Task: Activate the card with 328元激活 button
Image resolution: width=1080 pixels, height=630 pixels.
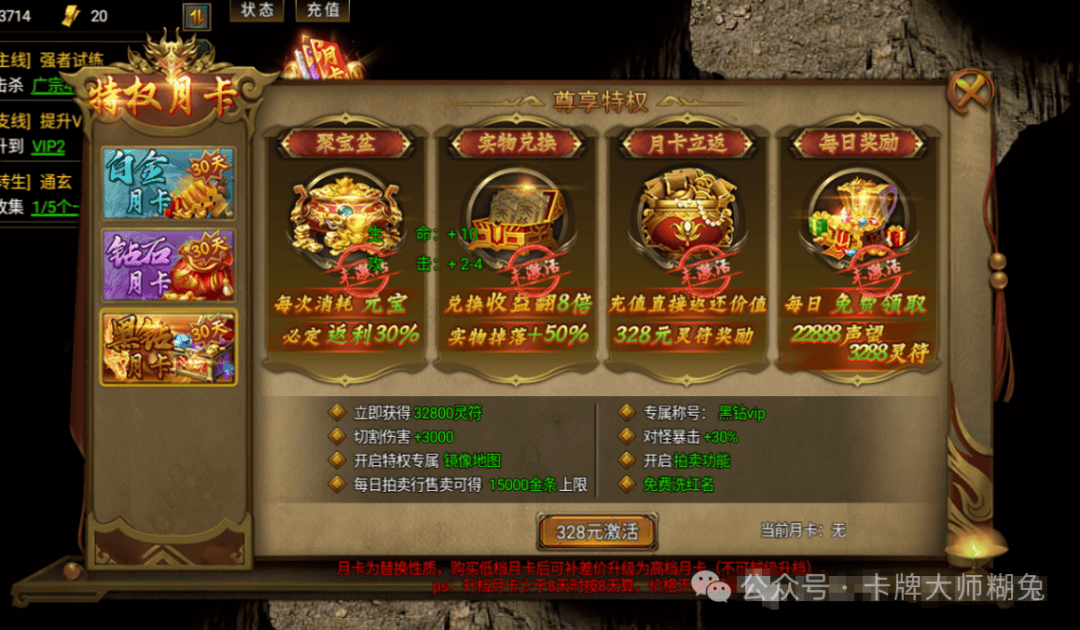Action: (x=597, y=531)
